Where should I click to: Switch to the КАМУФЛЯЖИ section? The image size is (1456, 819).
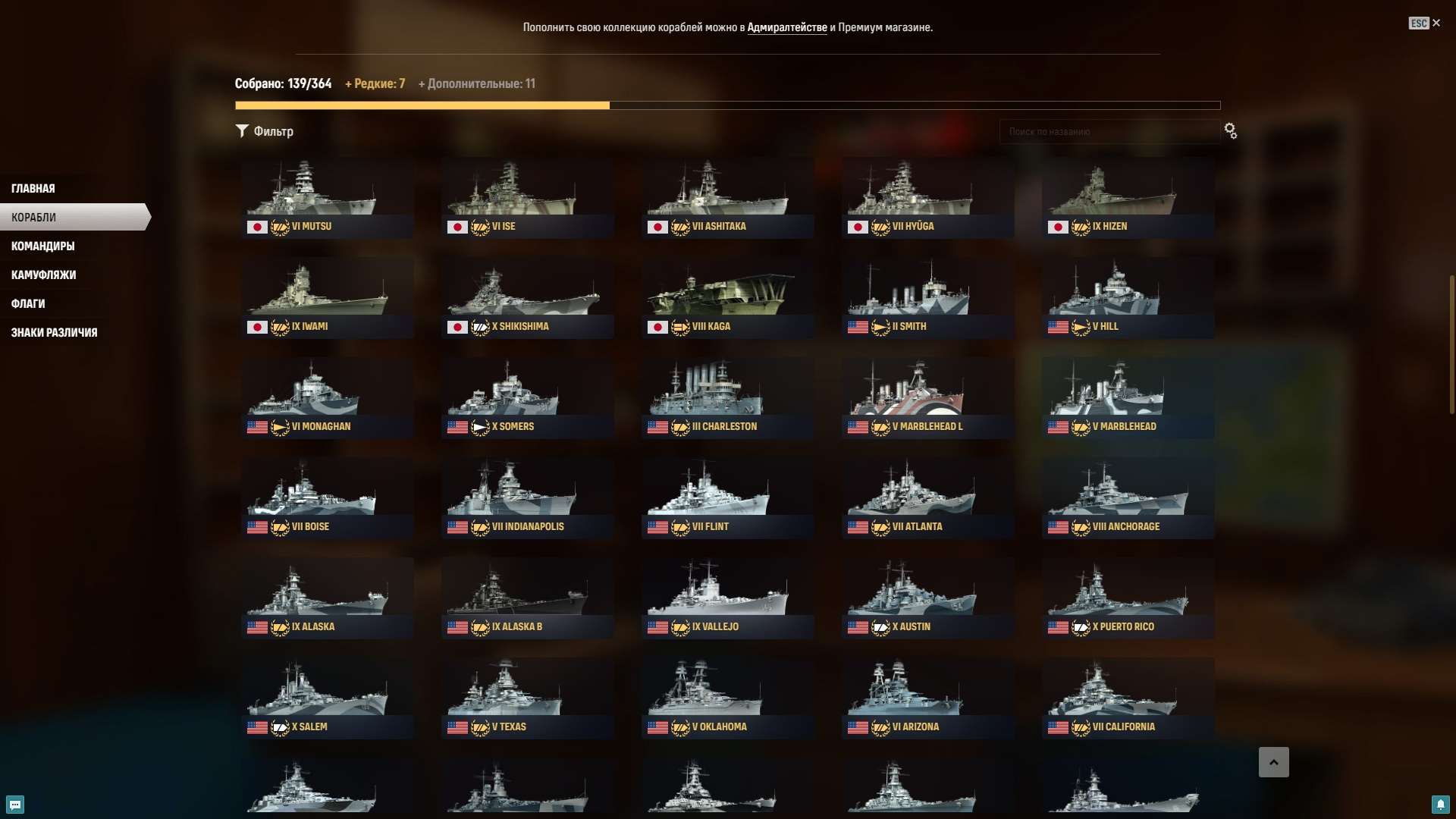pyautogui.click(x=42, y=275)
